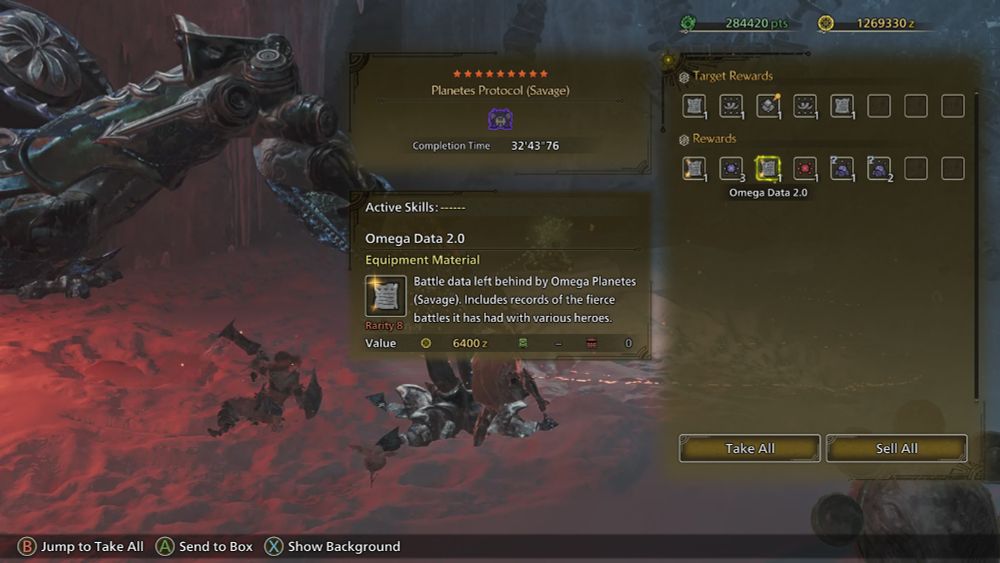The height and width of the screenshot is (563, 1000).
Task: Sell all rewards with Sell All
Action: (896, 448)
